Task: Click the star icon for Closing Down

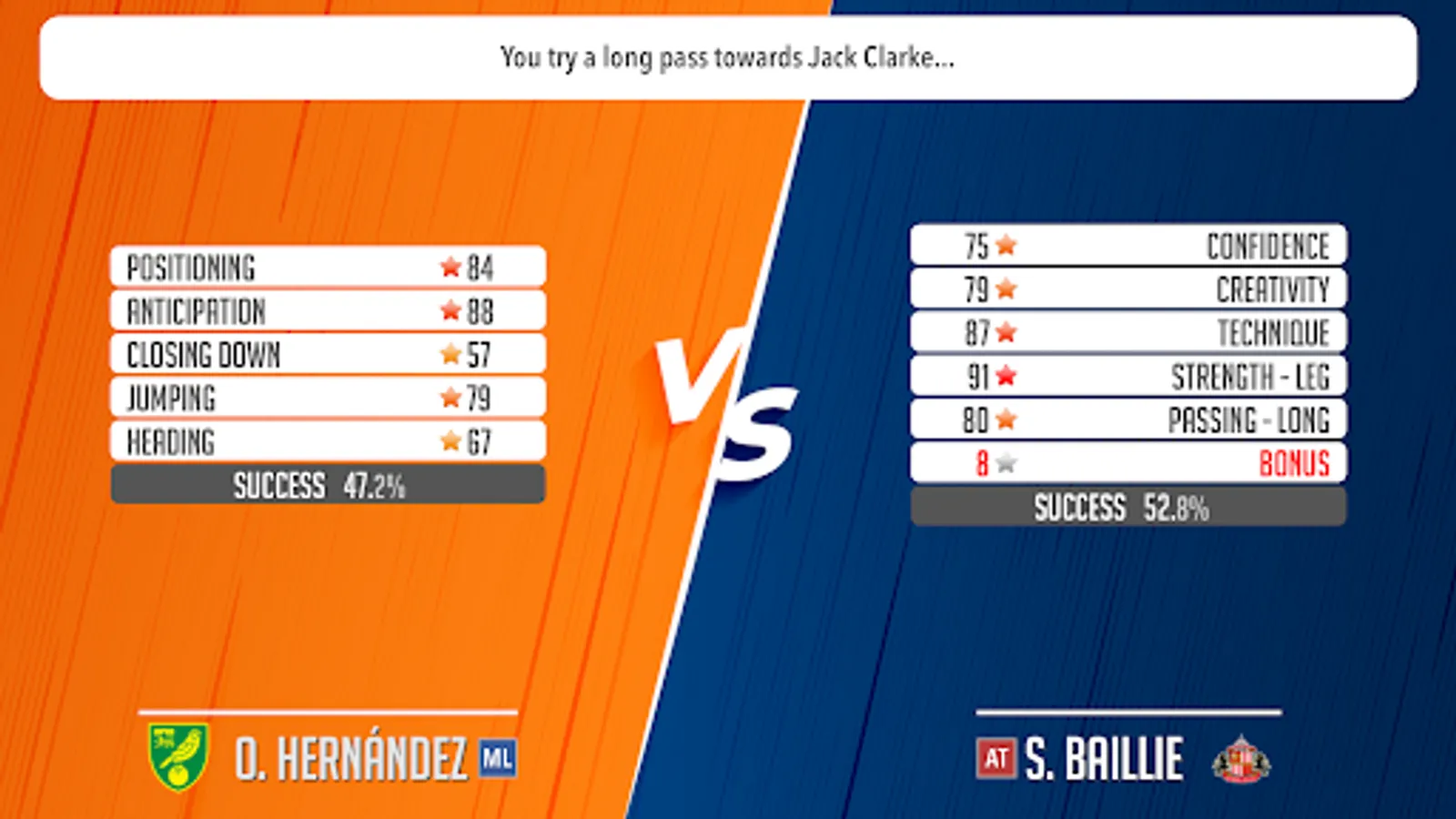Action: [449, 353]
